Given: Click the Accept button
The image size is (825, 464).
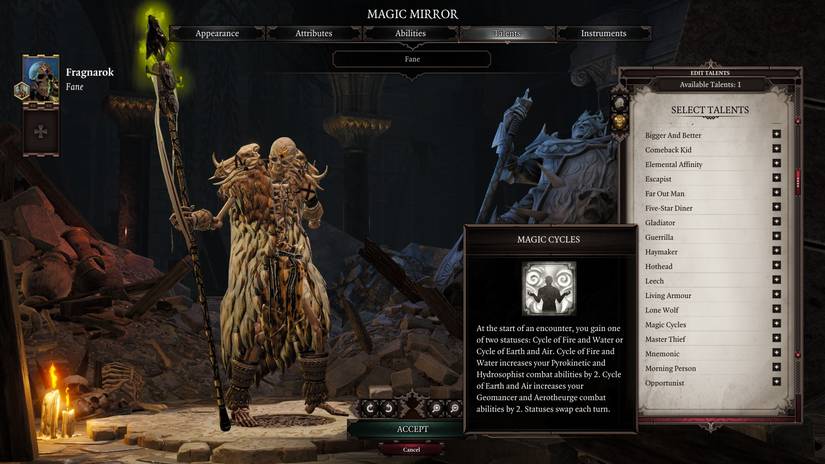Looking at the screenshot, I should (x=412, y=429).
